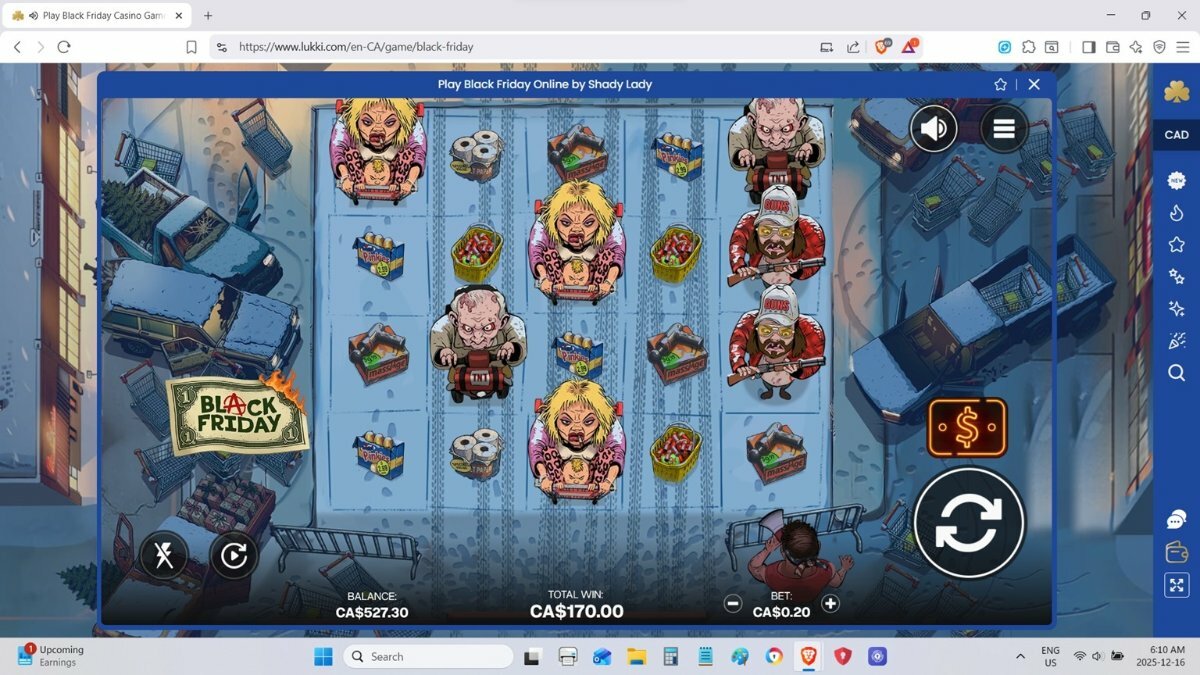Viewport: 1200px width, 675px height.
Task: Reload the browser page
Action: click(x=64, y=47)
